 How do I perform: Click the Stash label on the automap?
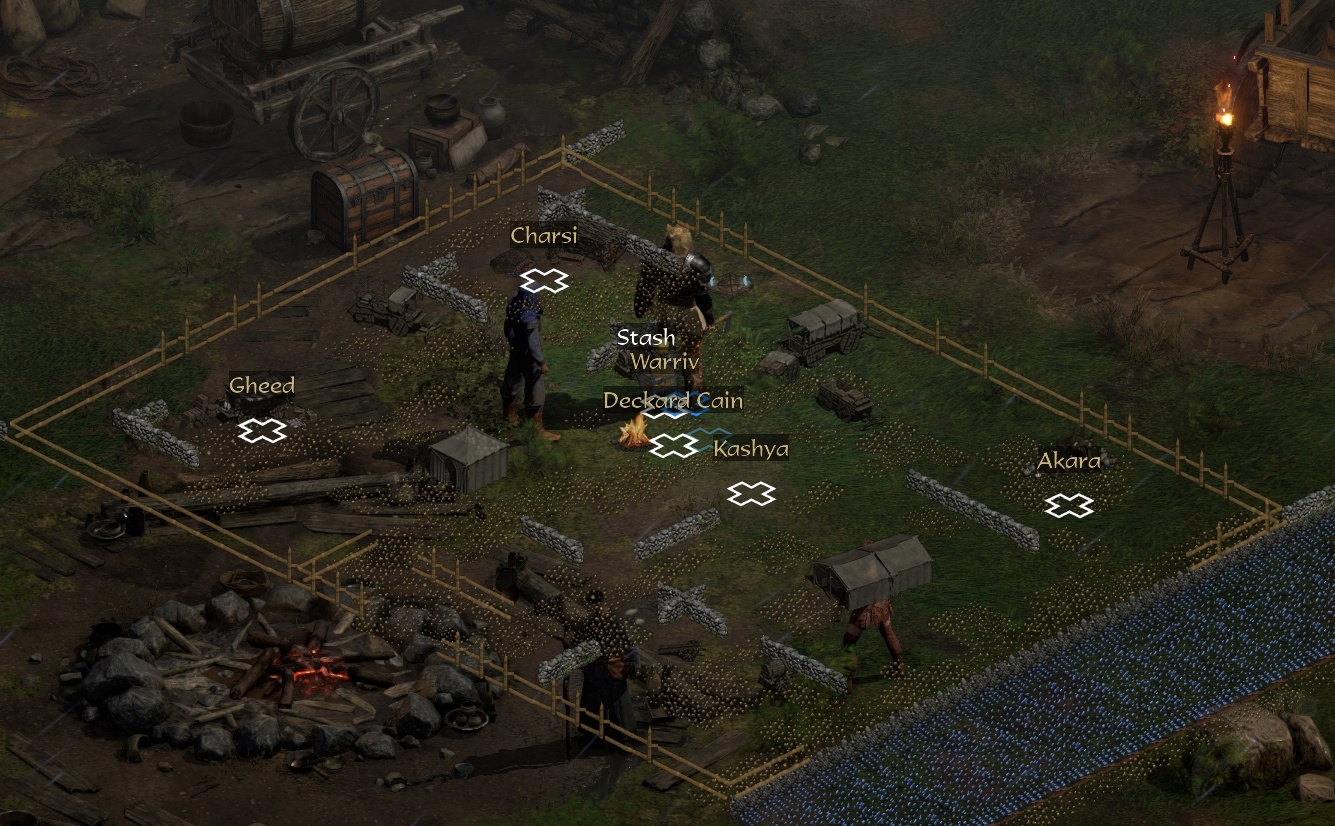click(x=645, y=338)
